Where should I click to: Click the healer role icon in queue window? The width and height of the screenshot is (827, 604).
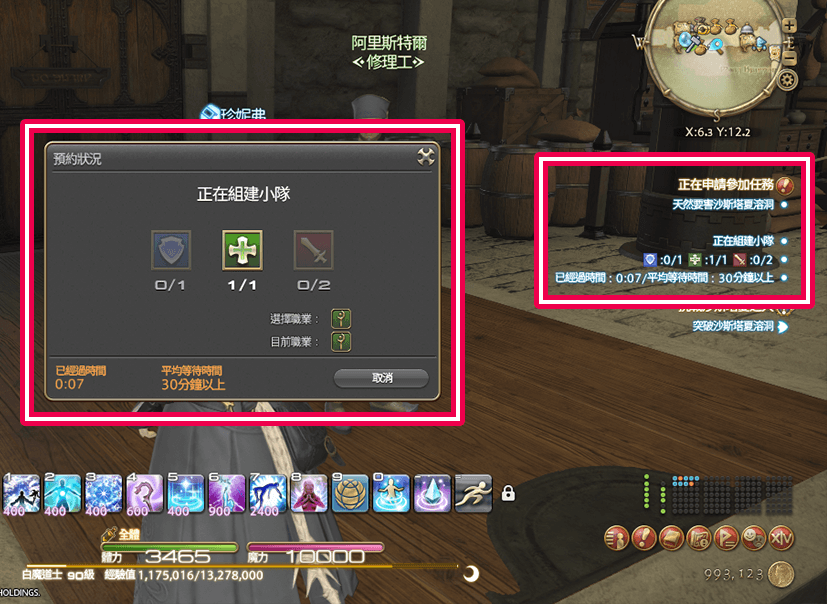[x=236, y=249]
